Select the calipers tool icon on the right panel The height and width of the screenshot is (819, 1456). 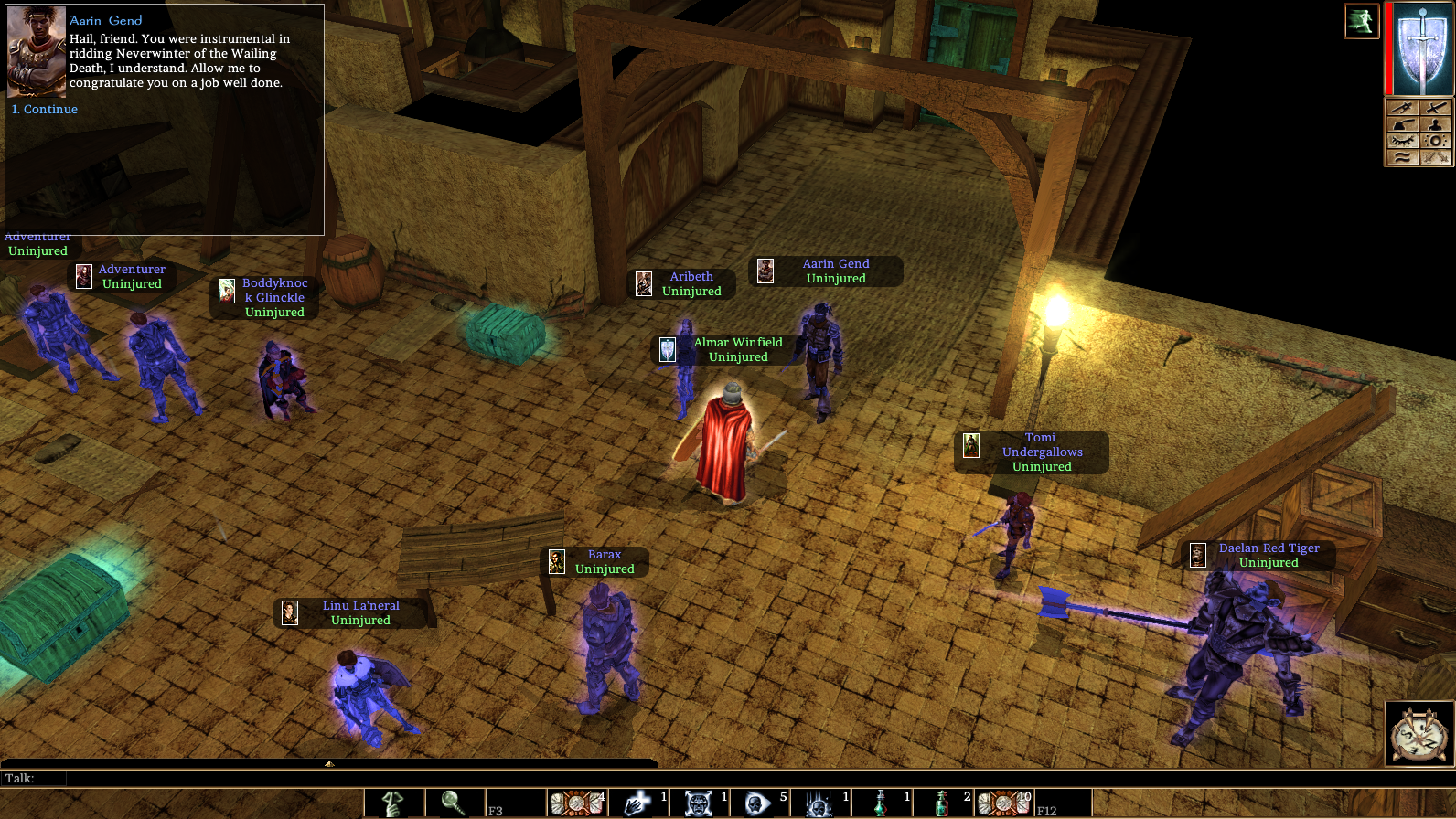pos(1402,107)
